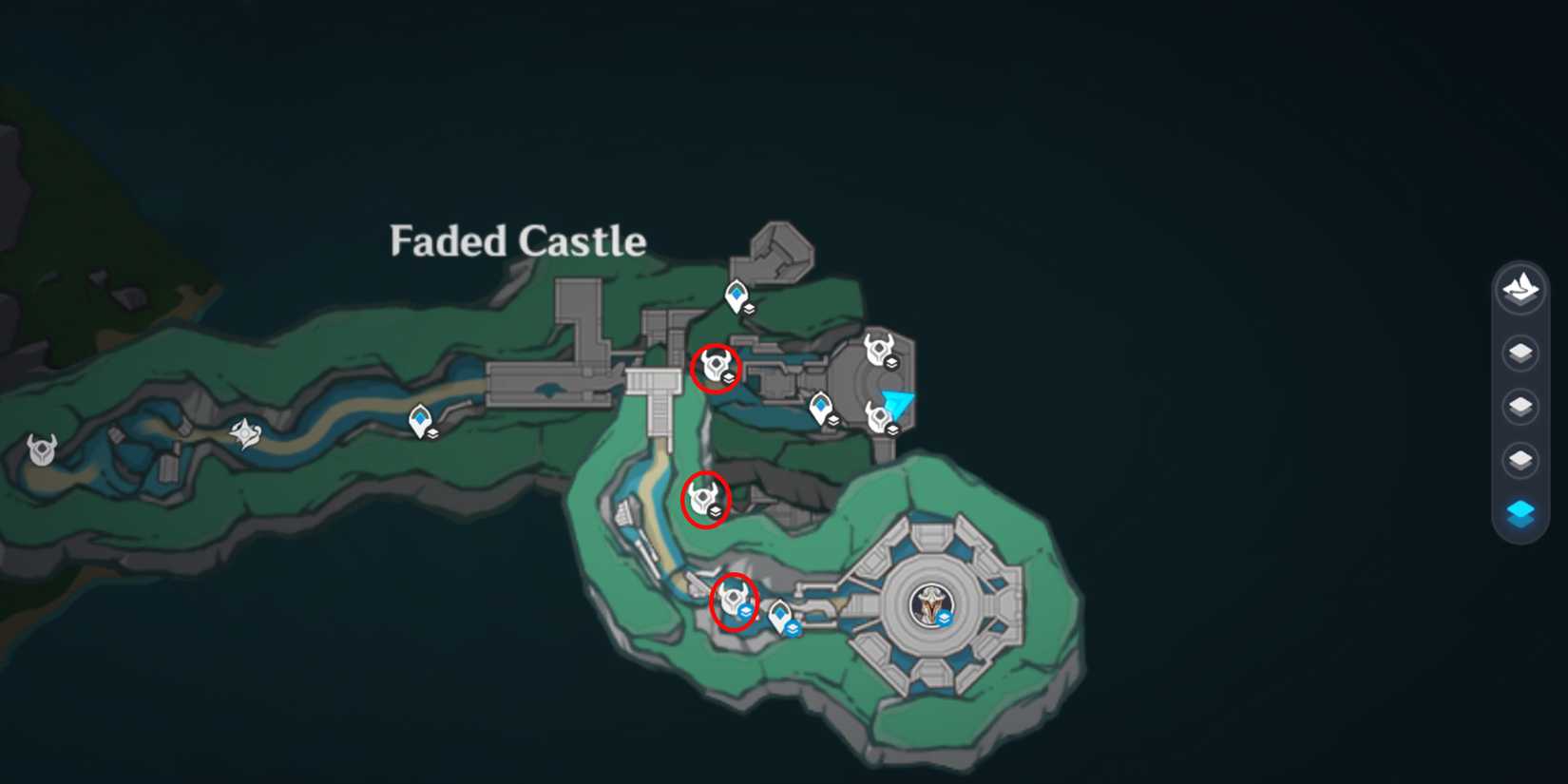Click the red-circled enemy marker beside the southern waypoint
This screenshot has width=1568, height=784.
point(732,599)
